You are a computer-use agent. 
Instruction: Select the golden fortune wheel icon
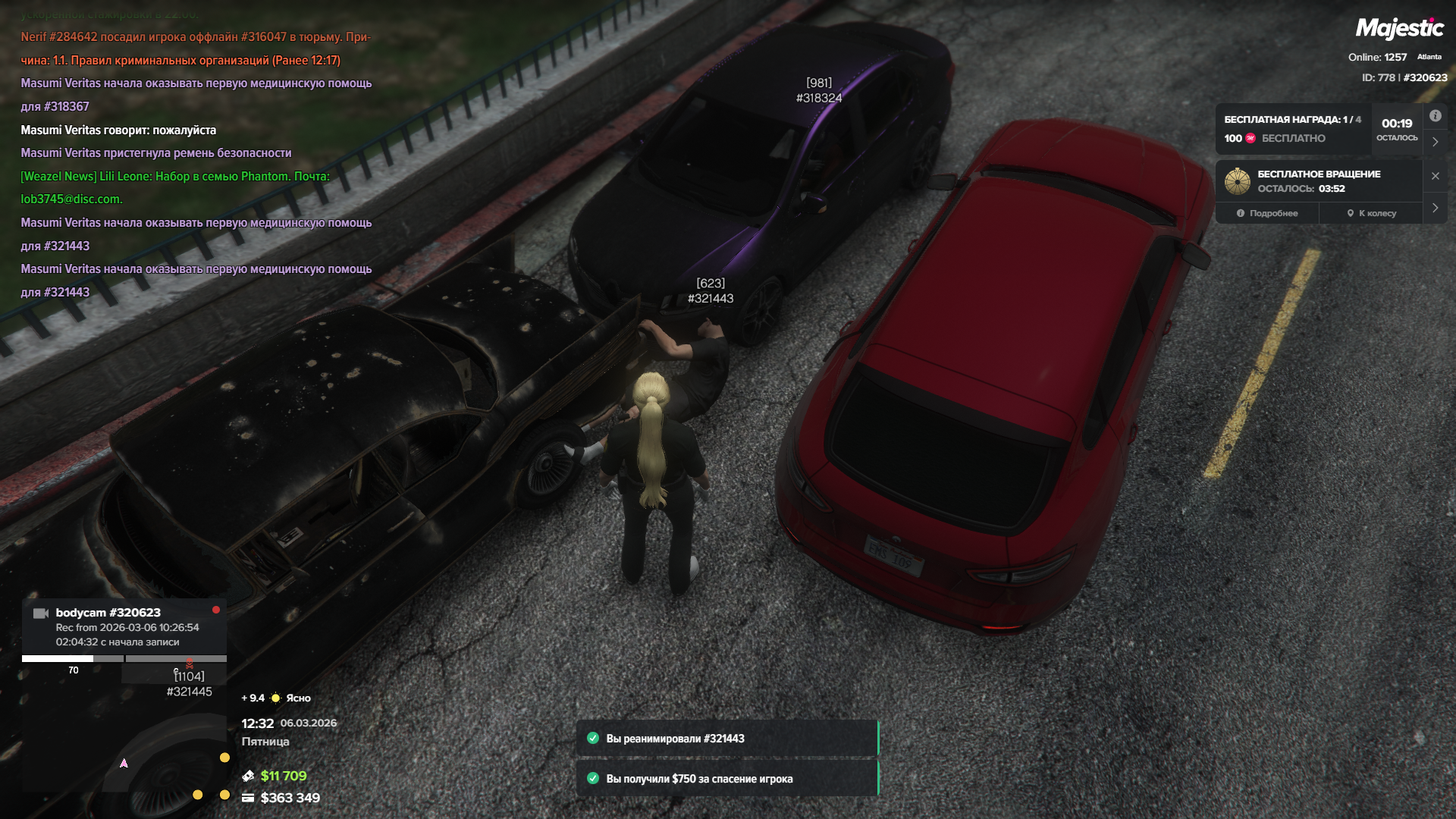pos(1237,181)
